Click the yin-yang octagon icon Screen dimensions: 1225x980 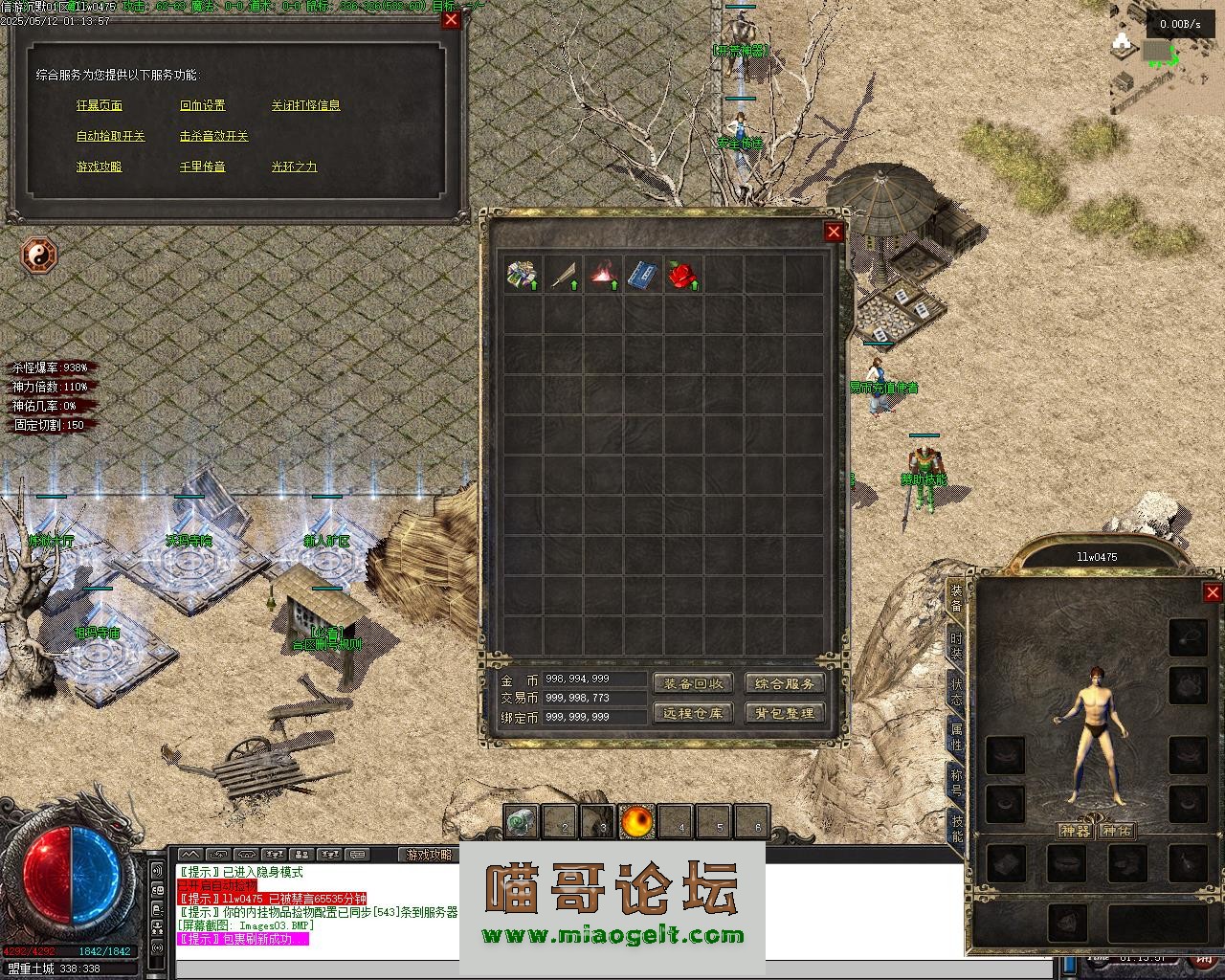pyautogui.click(x=39, y=256)
